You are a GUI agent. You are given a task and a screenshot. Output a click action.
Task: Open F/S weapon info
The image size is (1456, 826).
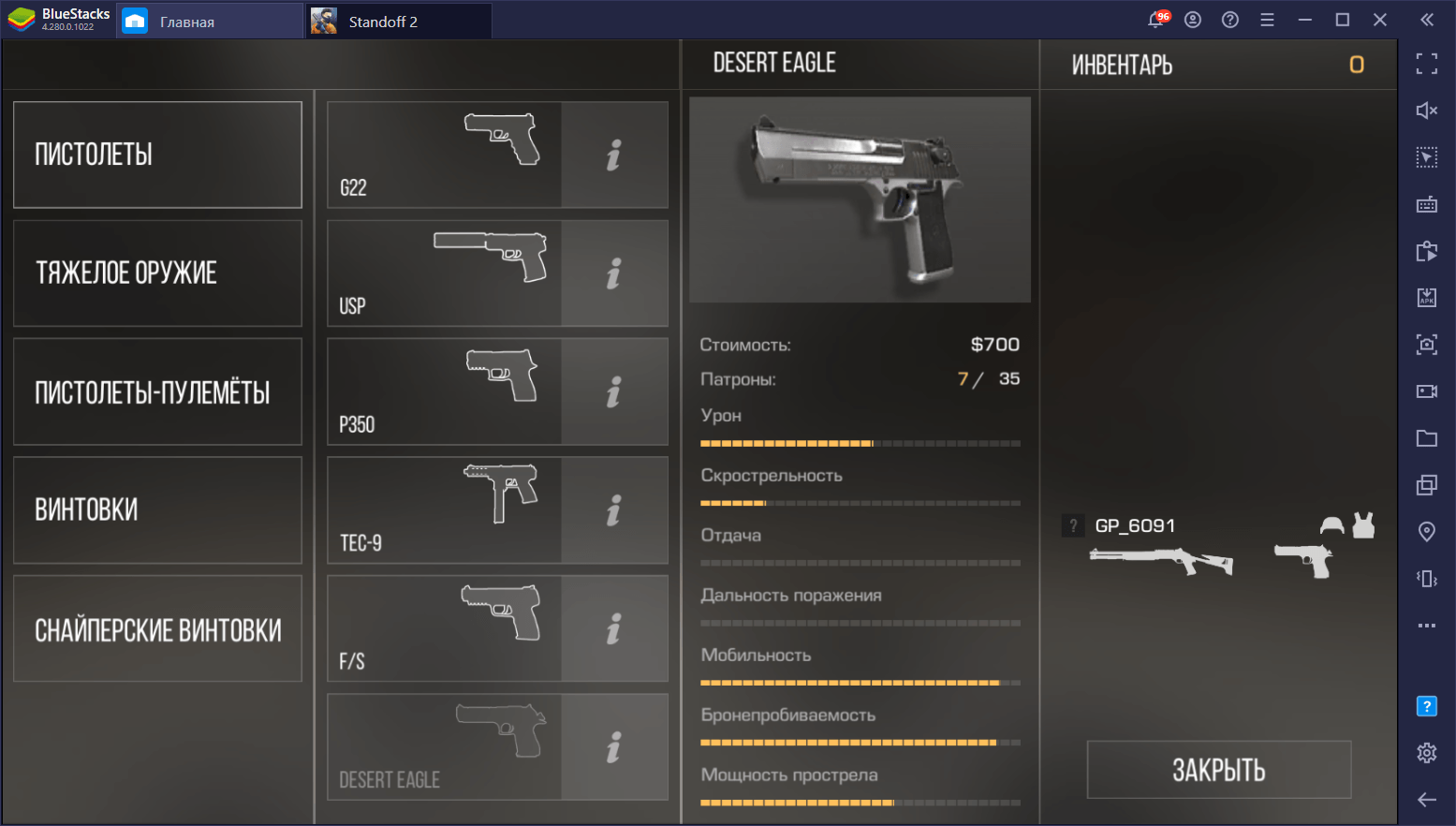click(614, 628)
